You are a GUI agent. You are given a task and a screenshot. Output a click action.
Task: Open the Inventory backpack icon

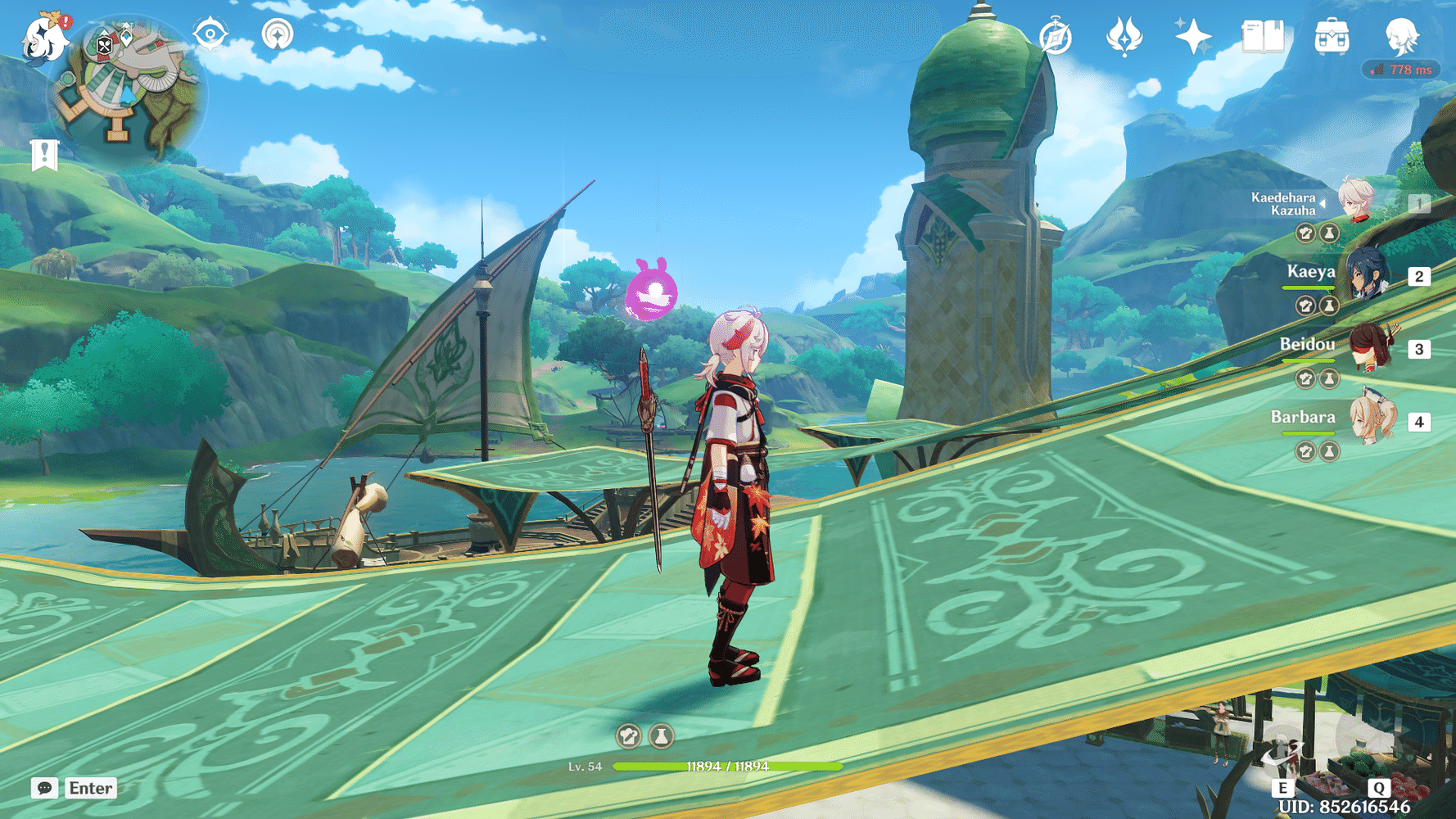pyautogui.click(x=1332, y=36)
